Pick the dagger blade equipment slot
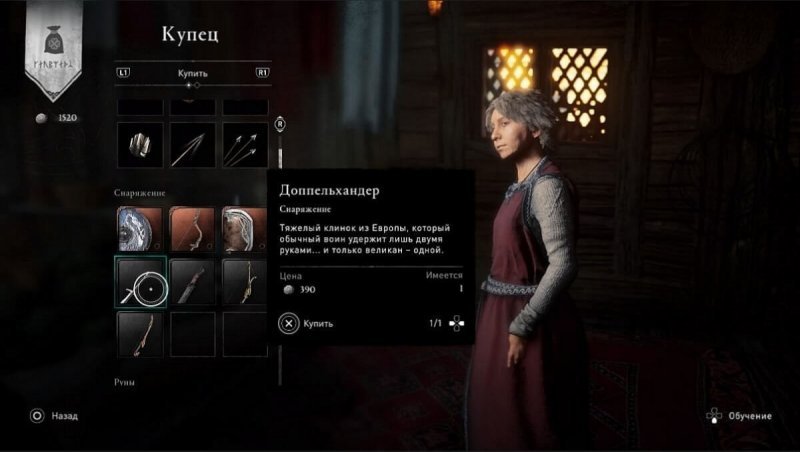 tap(193, 281)
